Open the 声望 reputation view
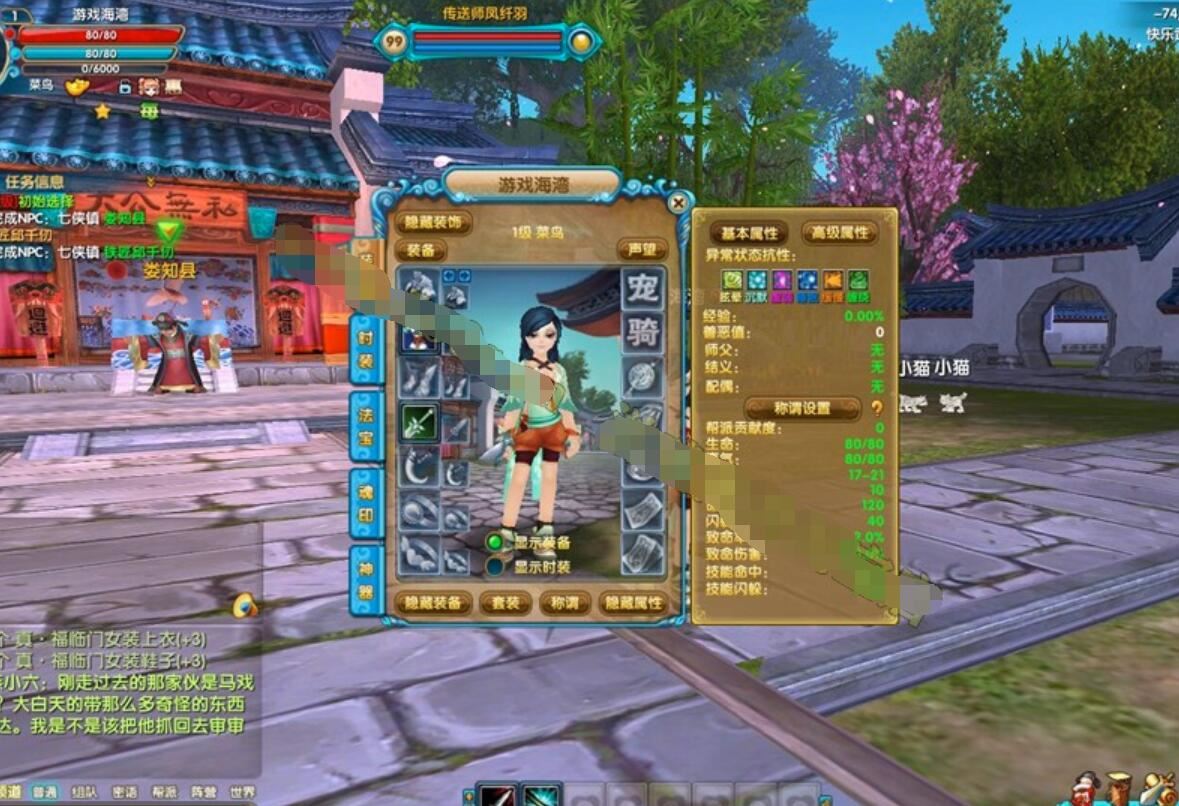The width and height of the screenshot is (1179, 806). [641, 249]
